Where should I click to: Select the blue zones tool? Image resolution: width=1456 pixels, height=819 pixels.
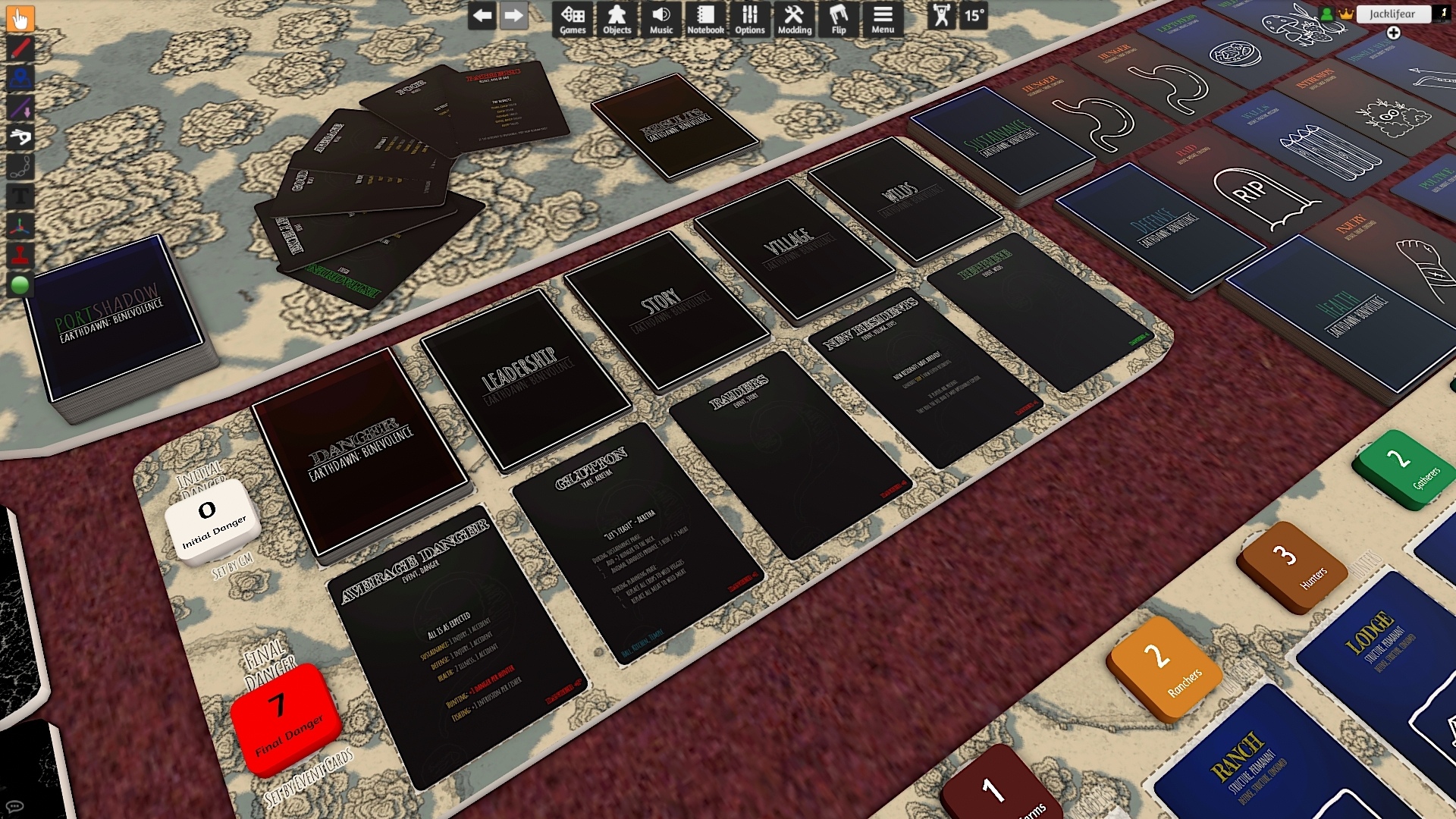pos(20,78)
